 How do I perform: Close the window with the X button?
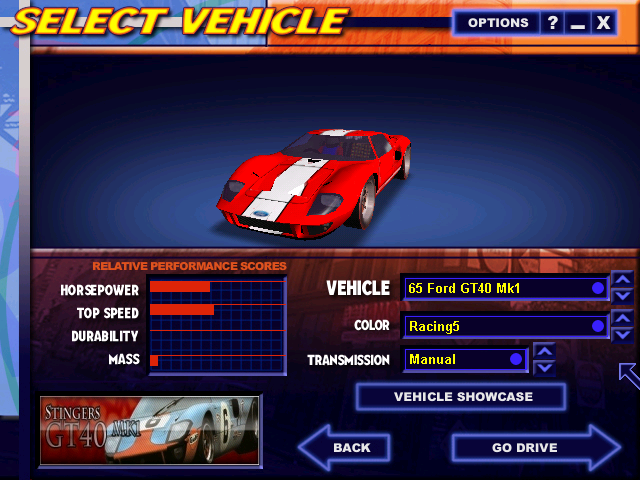pyautogui.click(x=603, y=23)
